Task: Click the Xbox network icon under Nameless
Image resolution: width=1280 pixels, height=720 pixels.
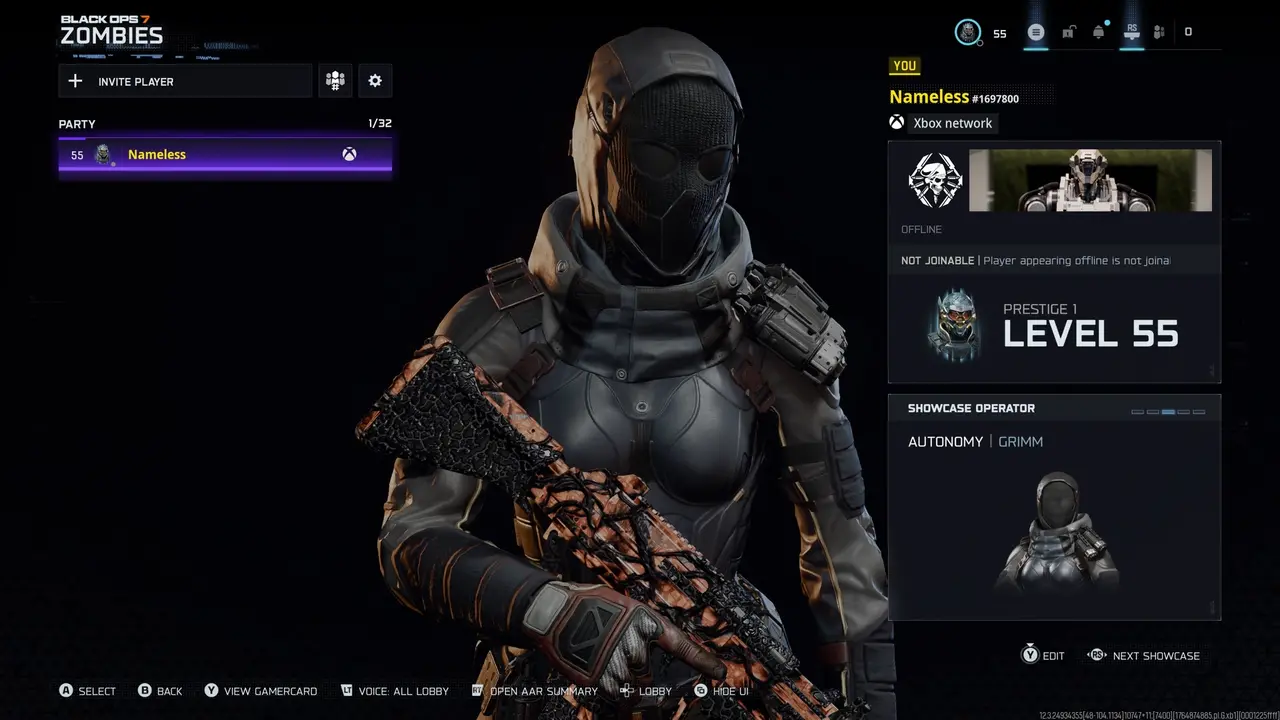Action: (896, 122)
